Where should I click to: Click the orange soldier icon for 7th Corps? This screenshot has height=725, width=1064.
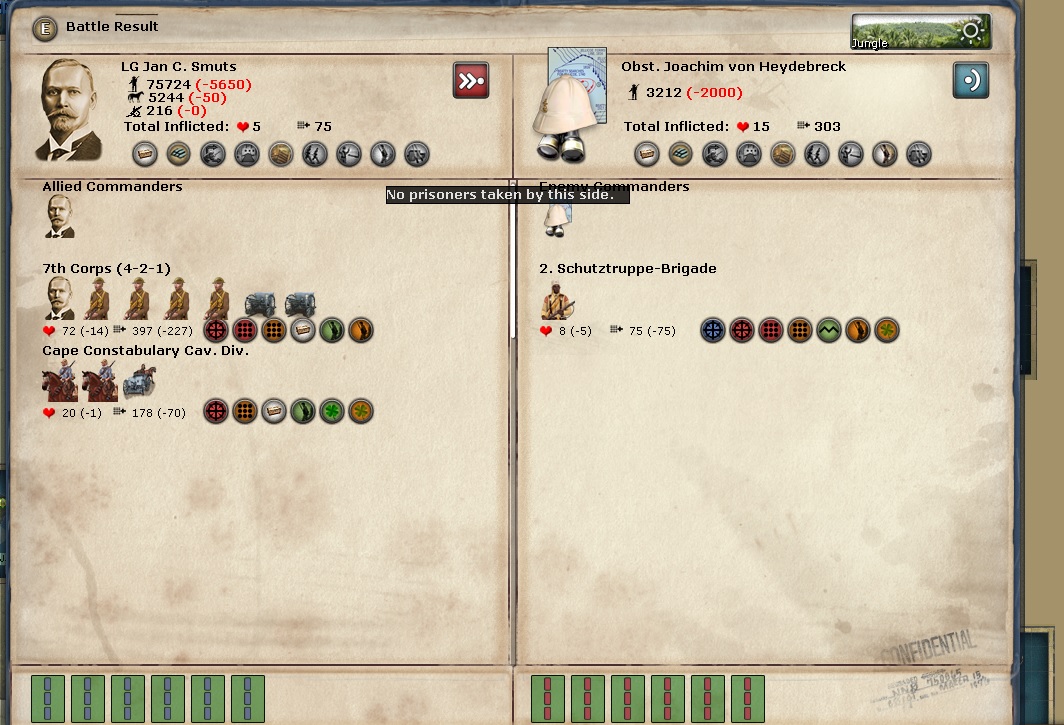360,330
